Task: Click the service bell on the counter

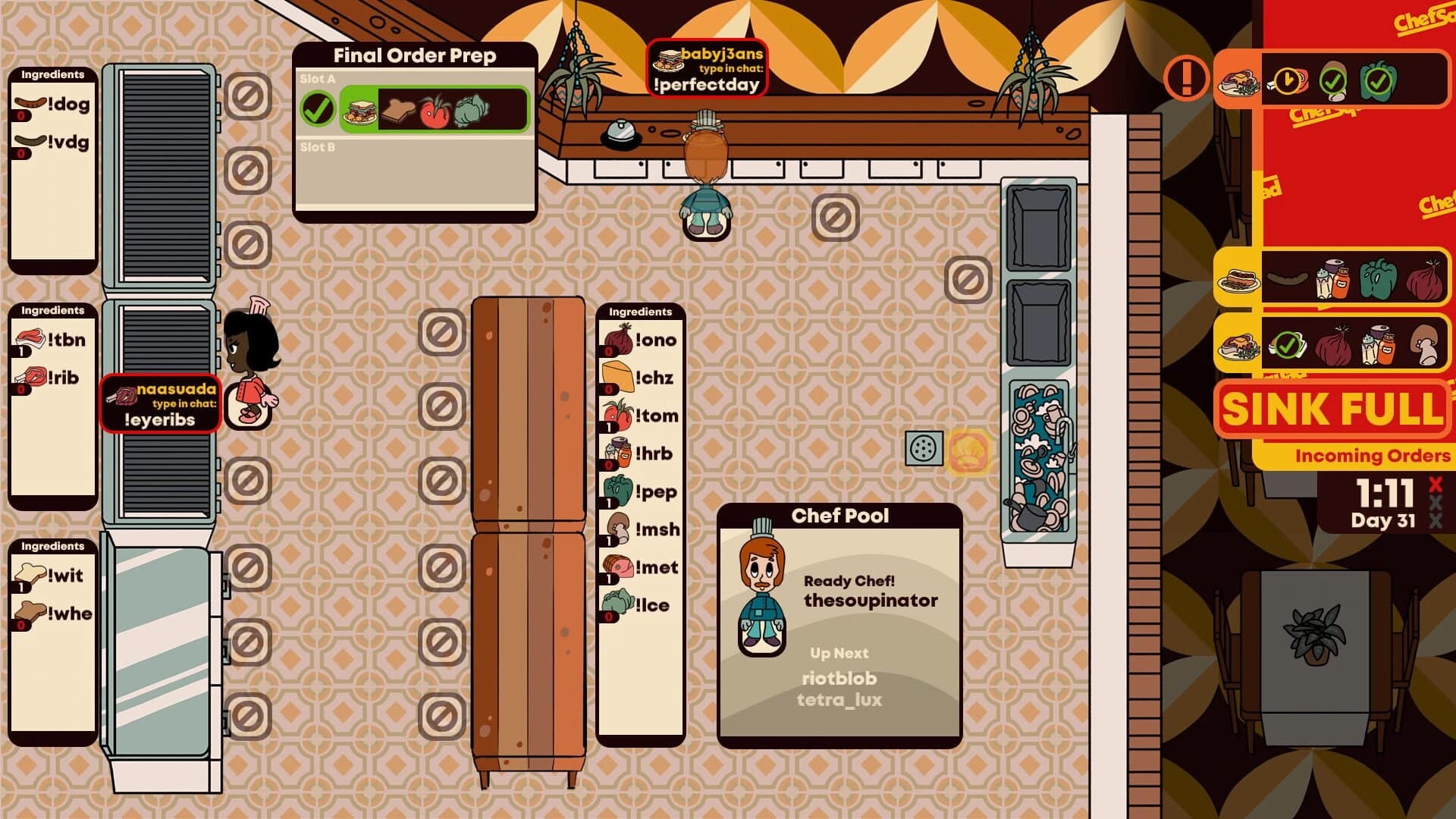Action: pos(622,130)
